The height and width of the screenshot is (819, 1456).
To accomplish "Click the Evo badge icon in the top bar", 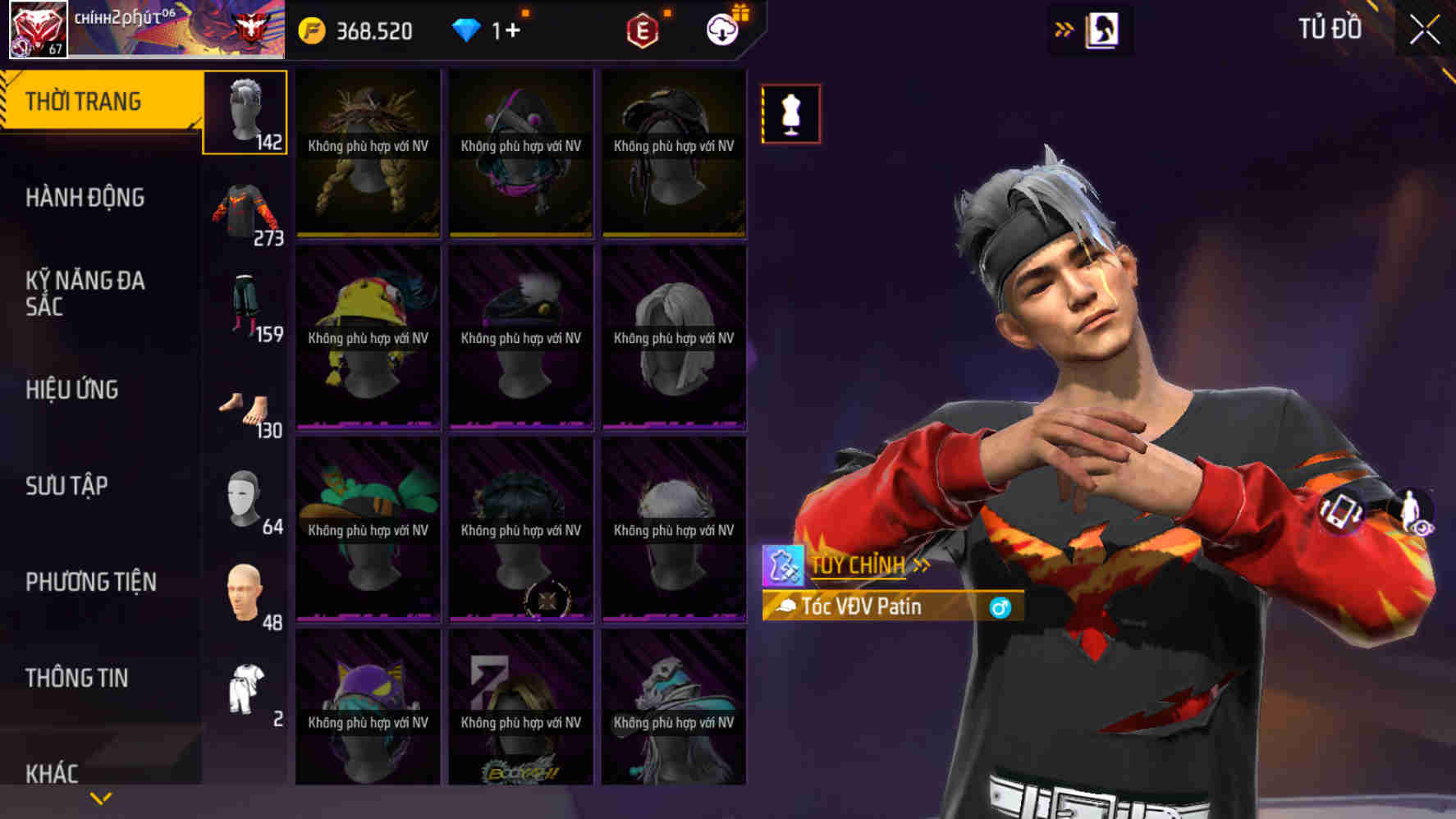I will [x=644, y=30].
